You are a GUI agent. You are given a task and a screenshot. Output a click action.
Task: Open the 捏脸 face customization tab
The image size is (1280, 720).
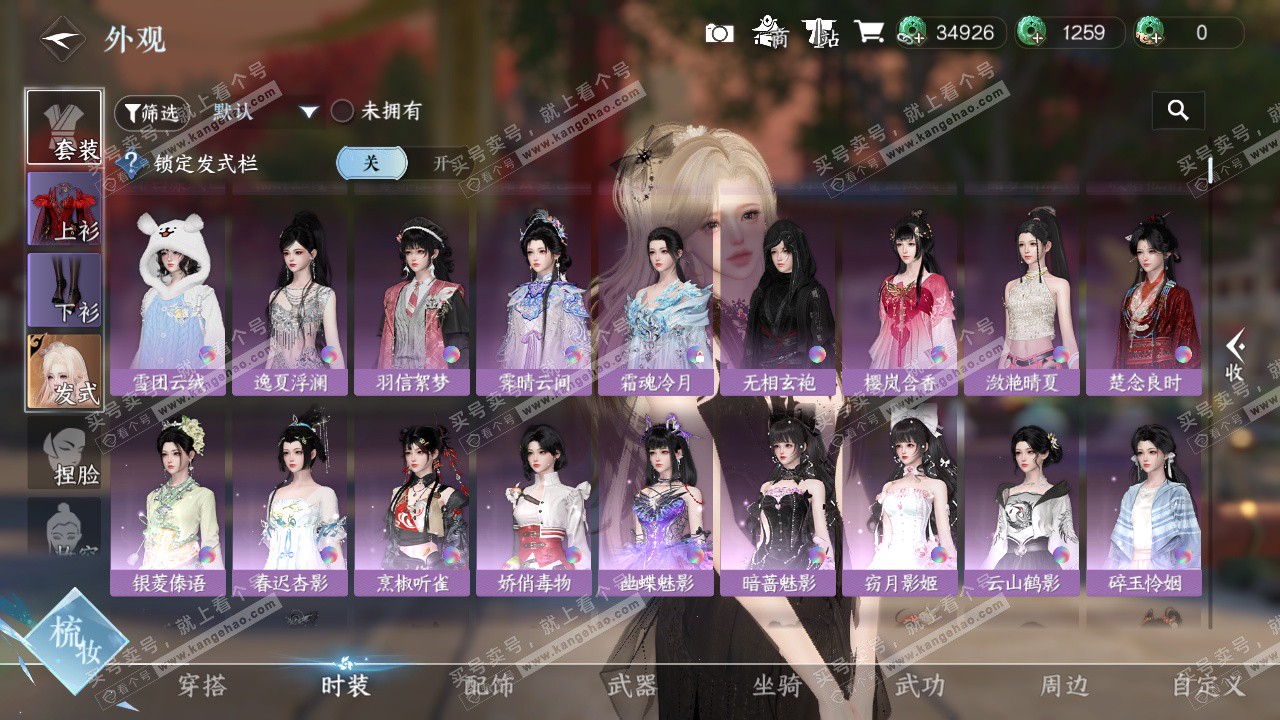pyautogui.click(x=64, y=453)
